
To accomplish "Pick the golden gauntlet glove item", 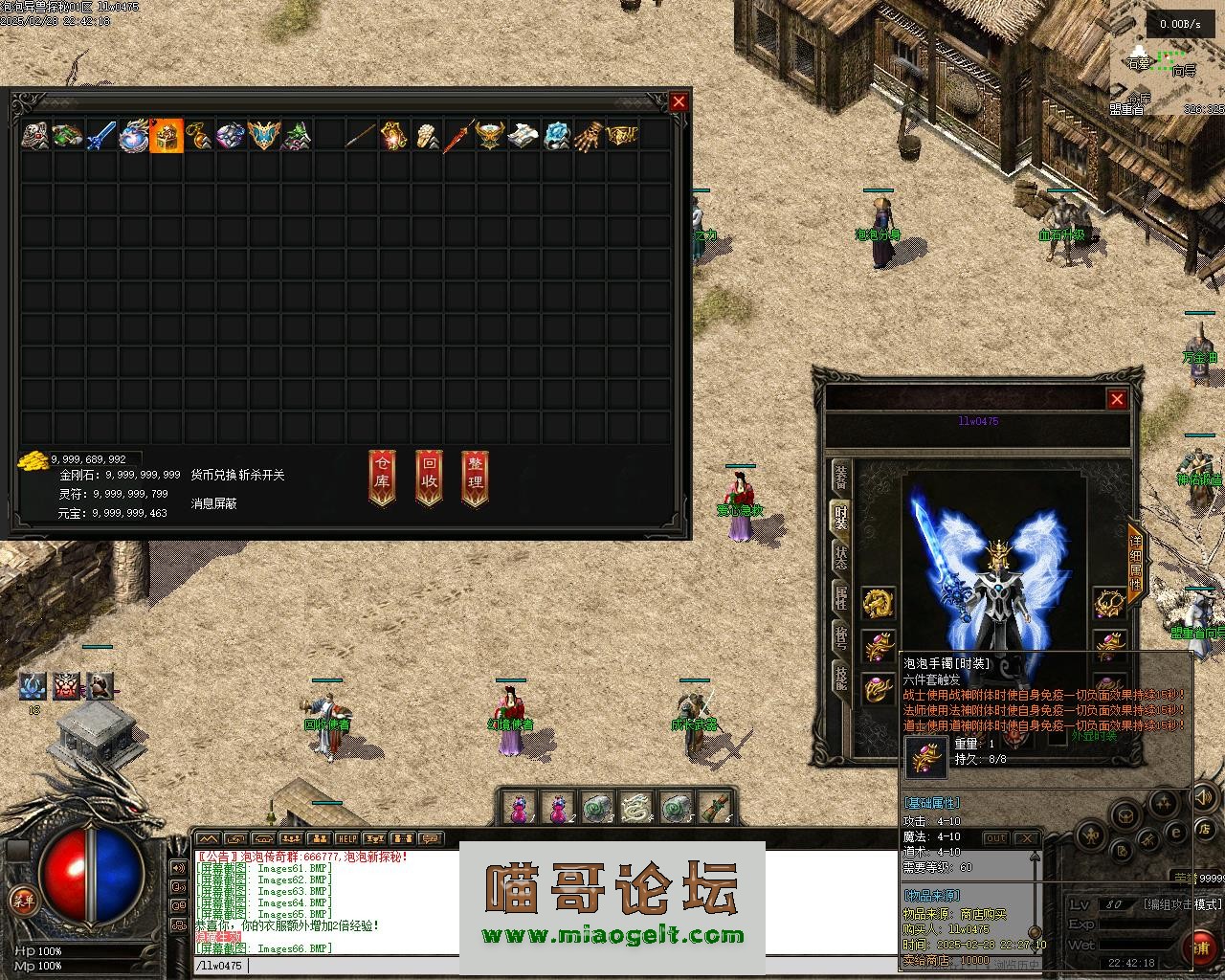I will click(590, 136).
